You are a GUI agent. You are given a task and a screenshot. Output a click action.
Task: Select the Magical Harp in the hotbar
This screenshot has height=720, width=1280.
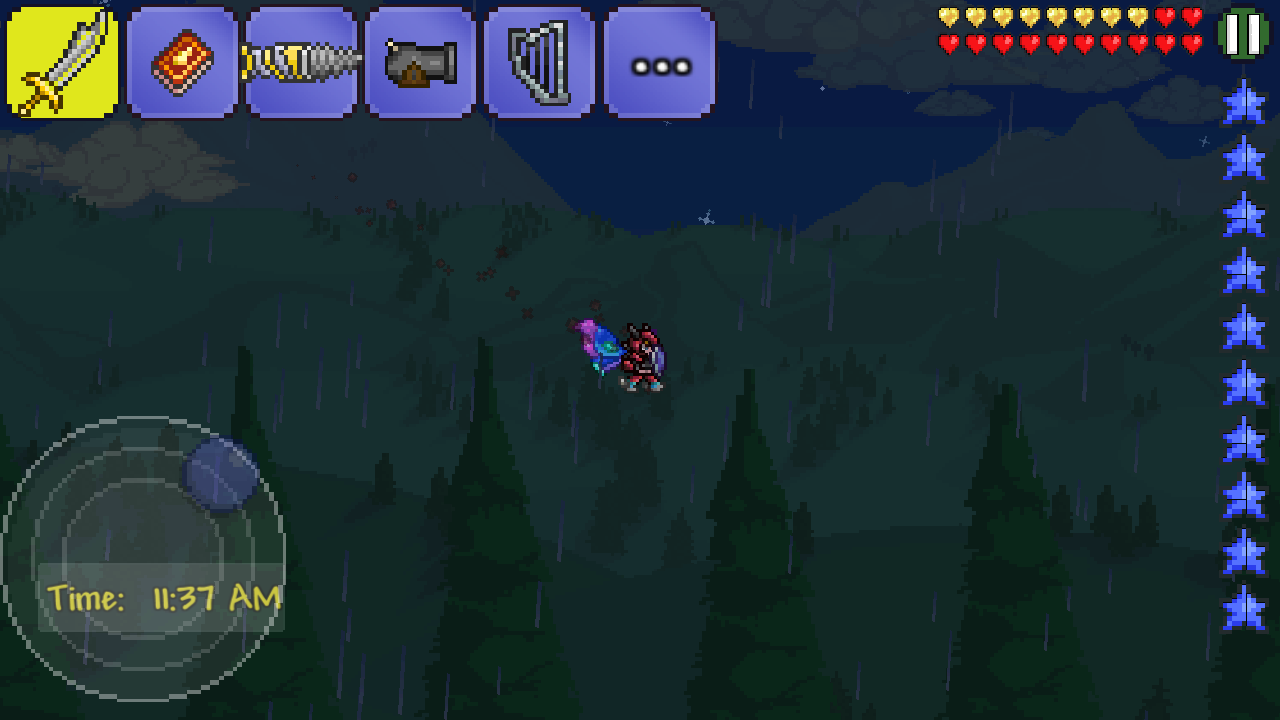[537, 60]
